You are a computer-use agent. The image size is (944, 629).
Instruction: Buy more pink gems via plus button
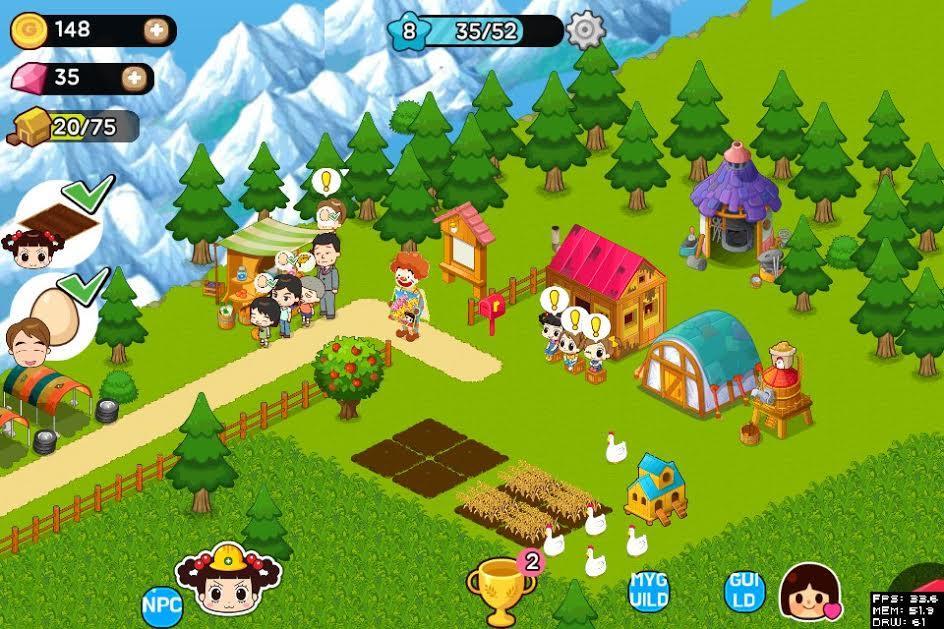[133, 78]
